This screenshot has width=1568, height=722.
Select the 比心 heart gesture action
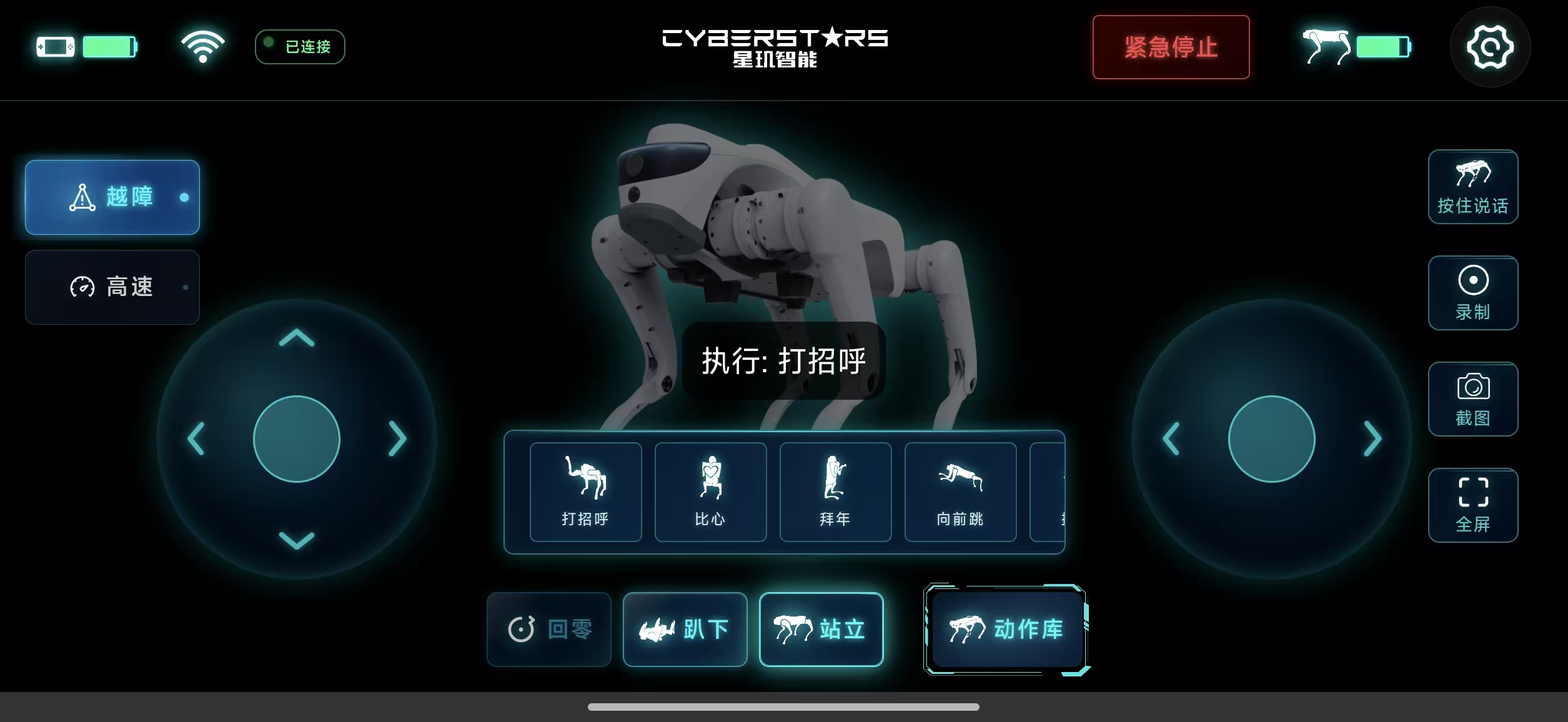pyautogui.click(x=710, y=492)
